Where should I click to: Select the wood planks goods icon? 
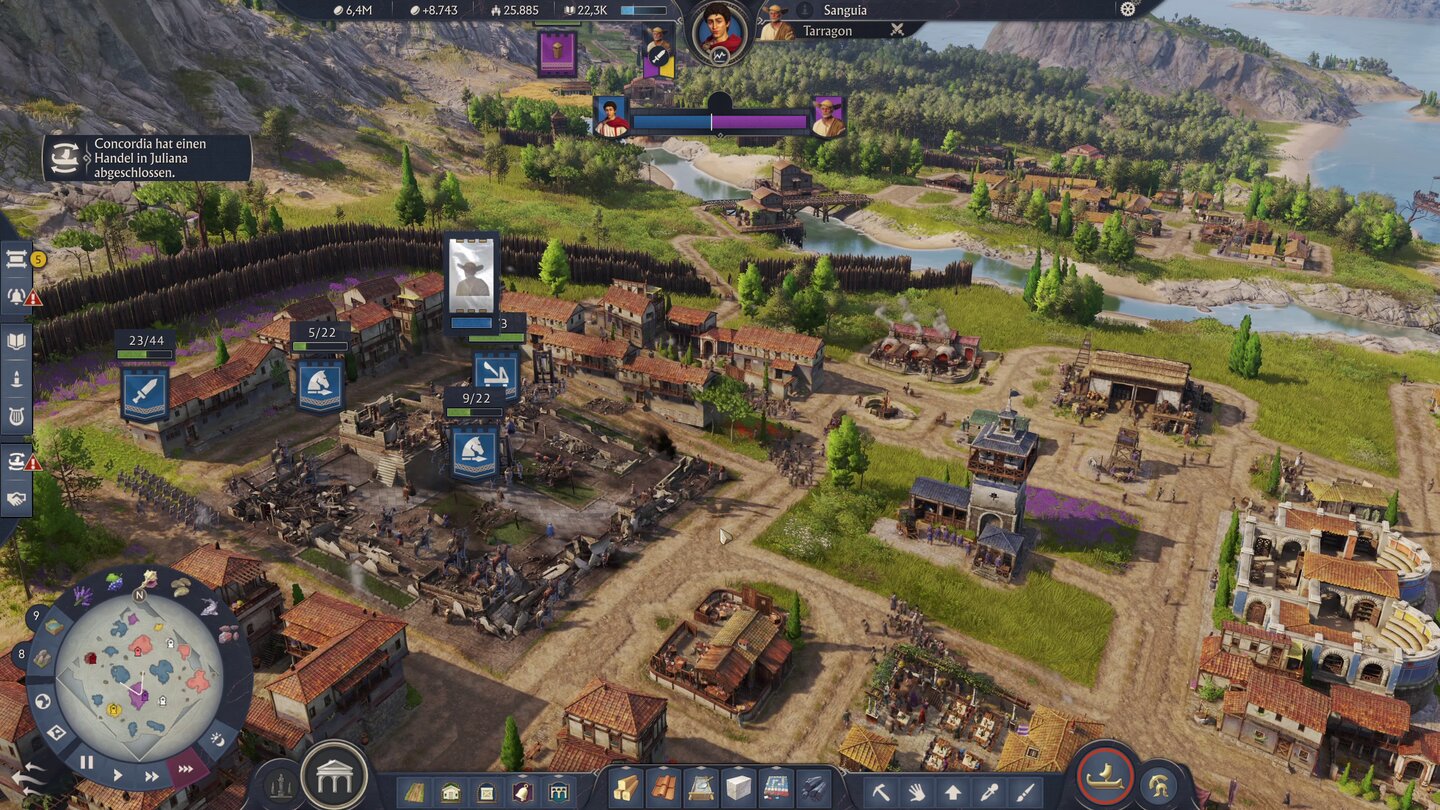tap(626, 788)
